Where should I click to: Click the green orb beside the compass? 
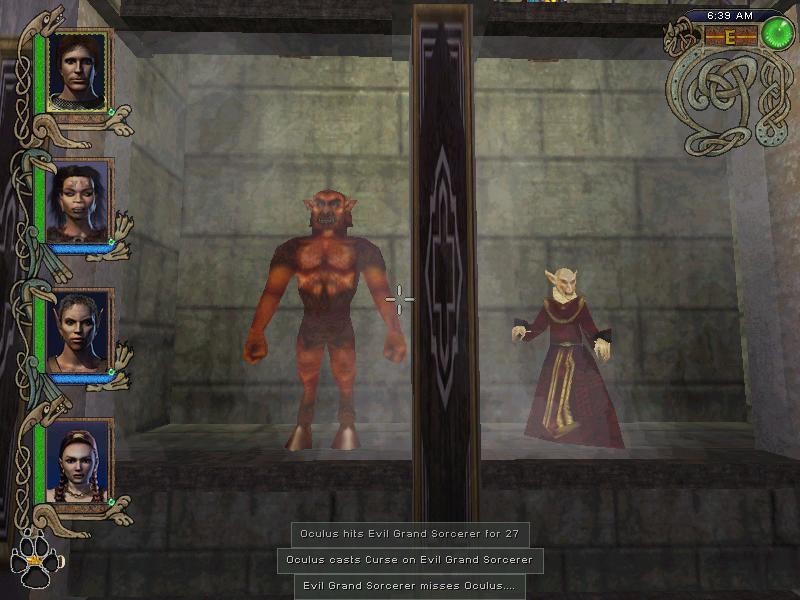[x=776, y=33]
